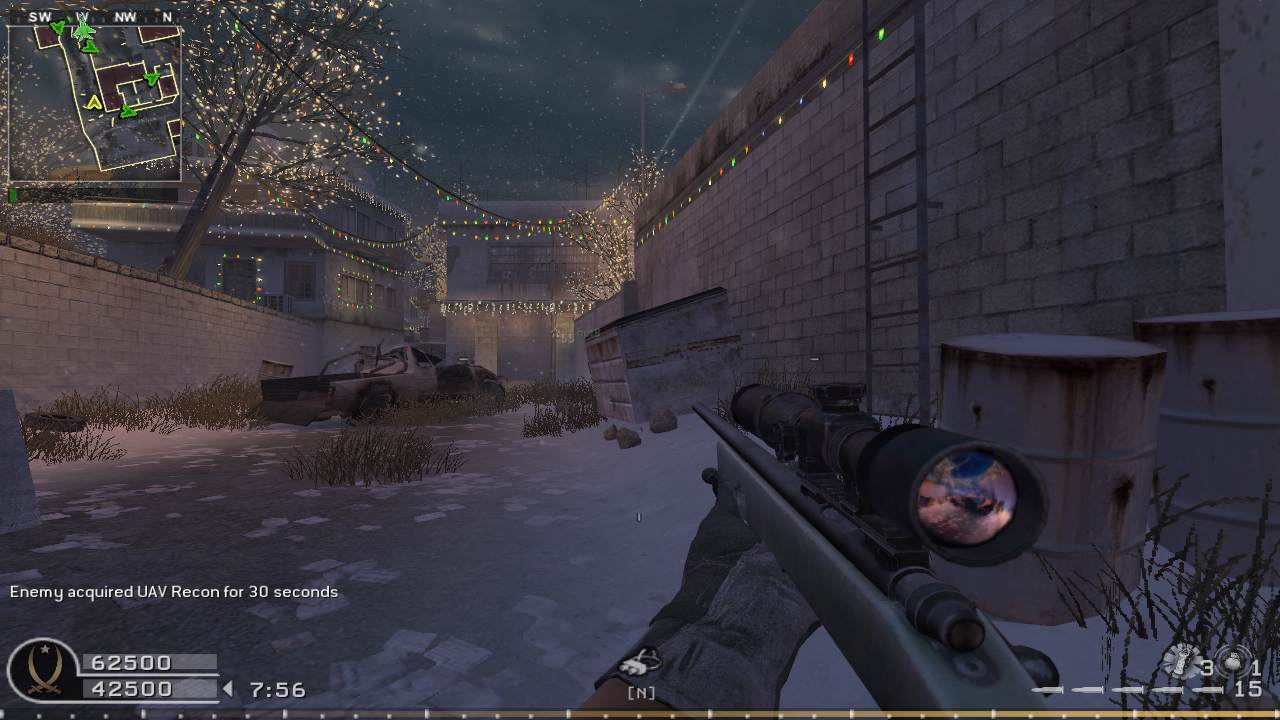The width and height of the screenshot is (1280, 720).
Task: Select the yellow player arrow on minimap
Action: click(94, 102)
